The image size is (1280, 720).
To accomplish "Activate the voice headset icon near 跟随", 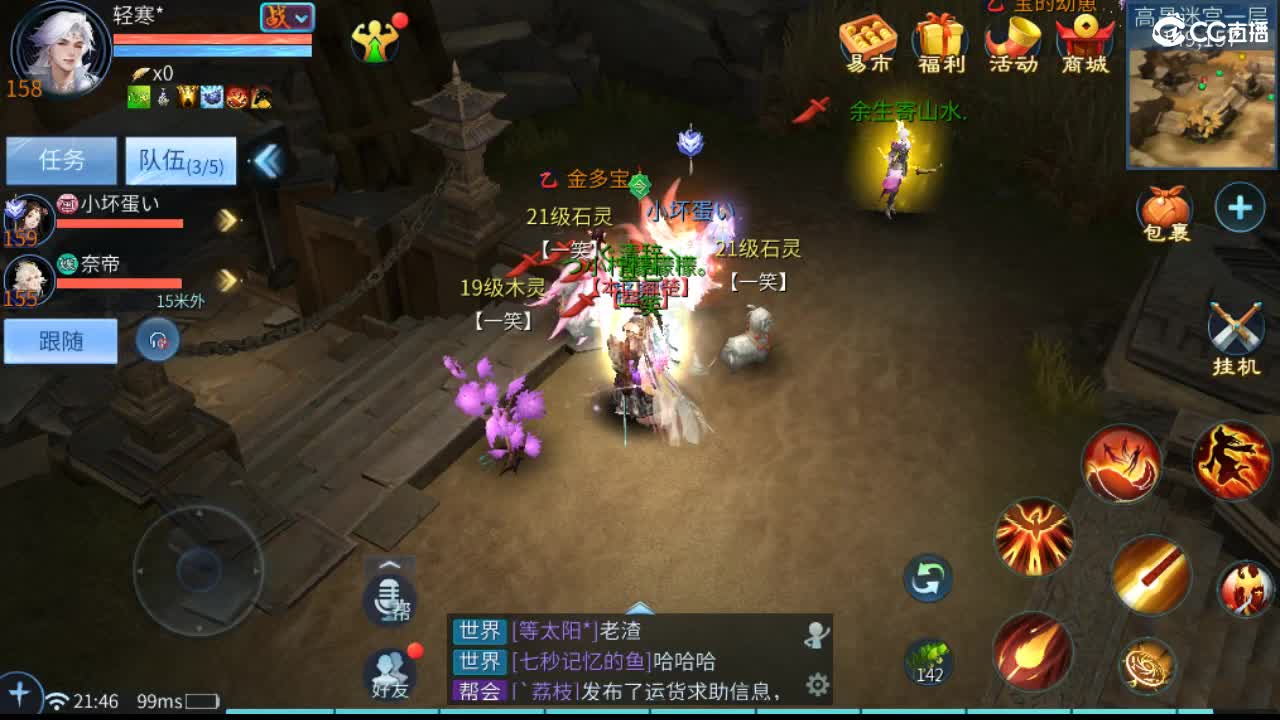I will coord(157,339).
